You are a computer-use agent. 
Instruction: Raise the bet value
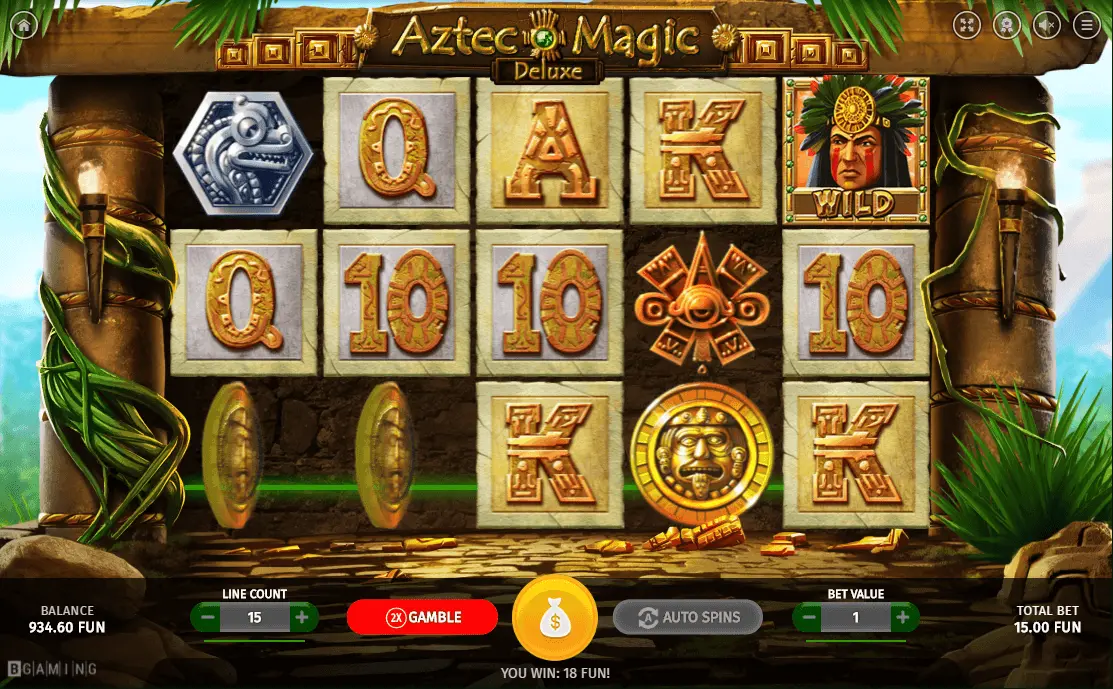[902, 618]
